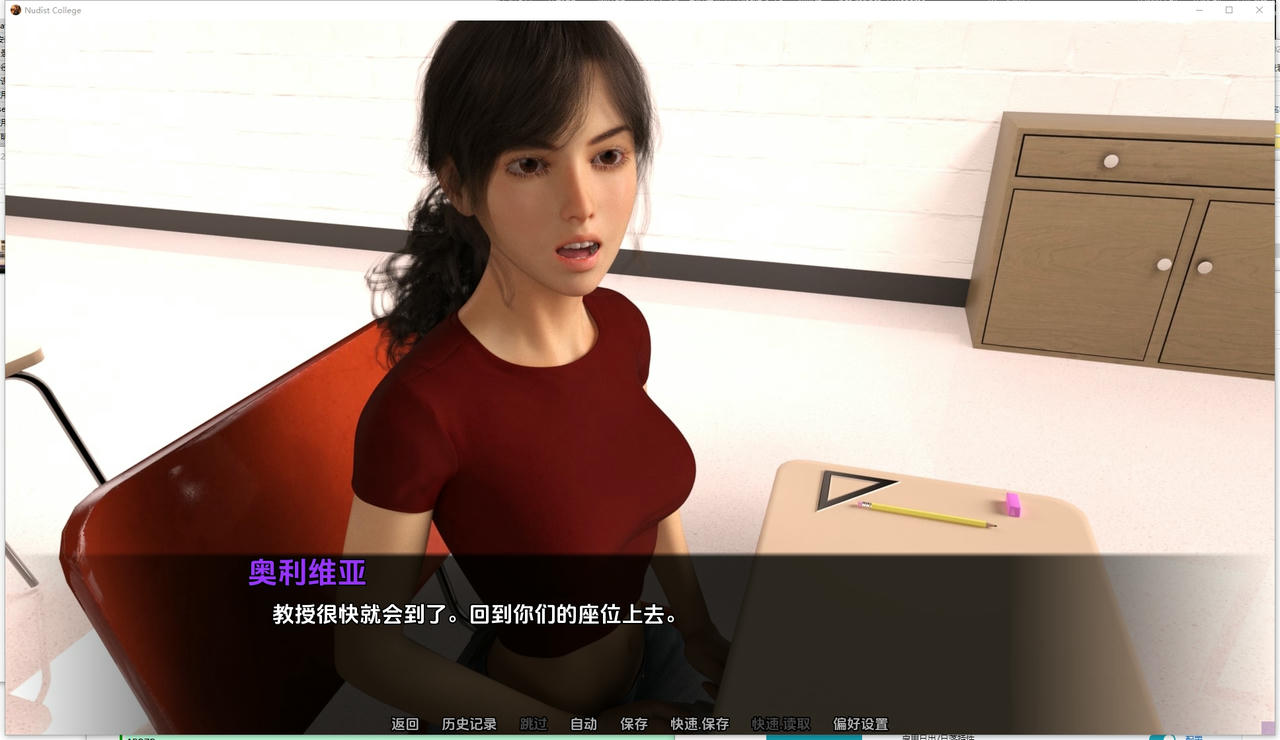Maximize the game window

tap(1229, 10)
